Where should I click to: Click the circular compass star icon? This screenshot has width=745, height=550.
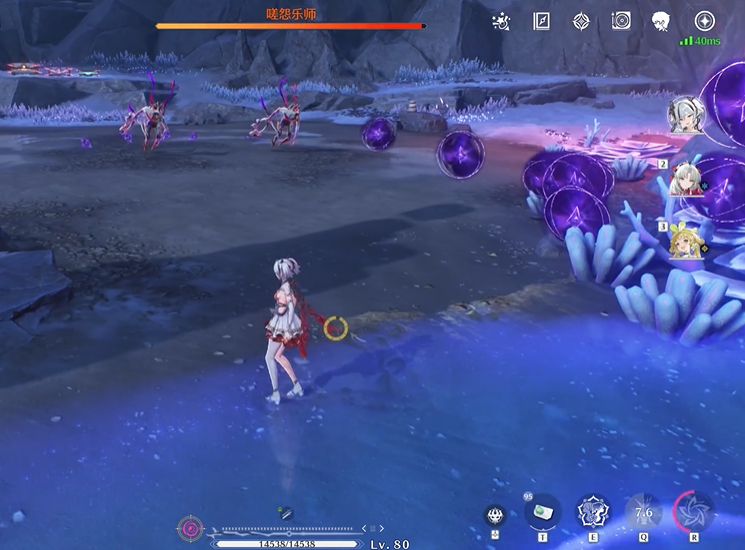tap(704, 21)
